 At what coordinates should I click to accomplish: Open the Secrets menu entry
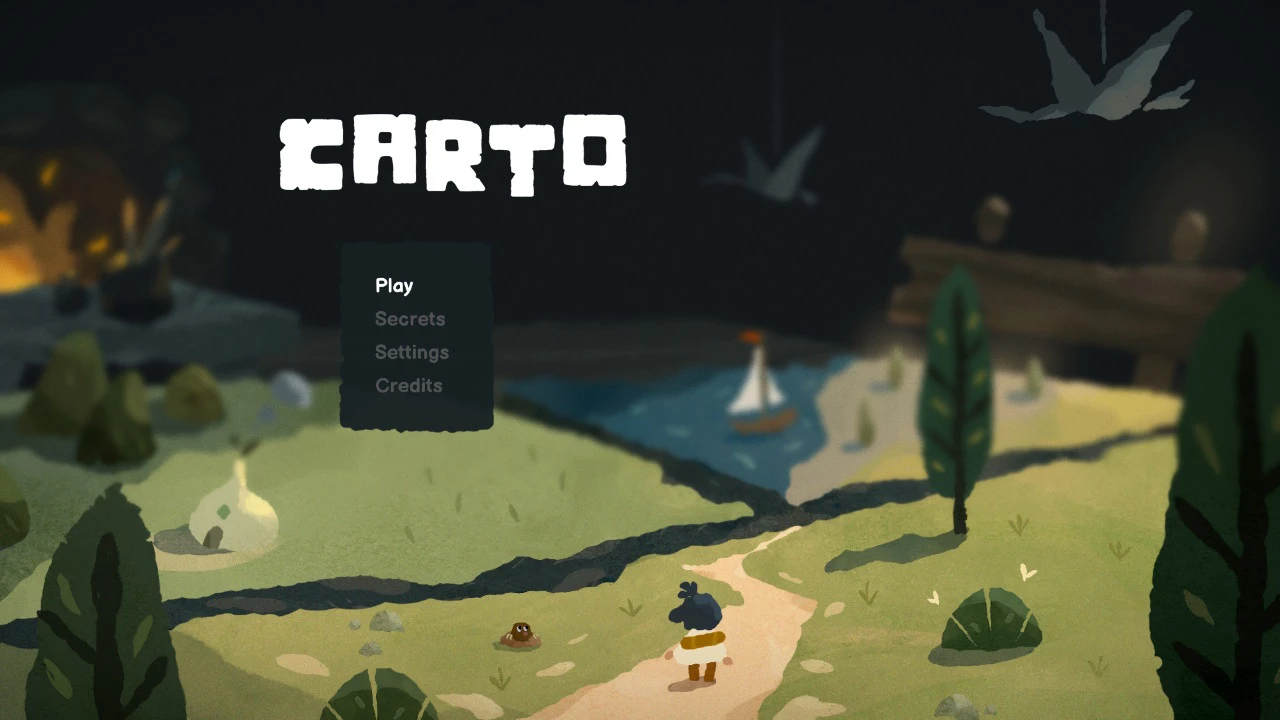tap(410, 319)
